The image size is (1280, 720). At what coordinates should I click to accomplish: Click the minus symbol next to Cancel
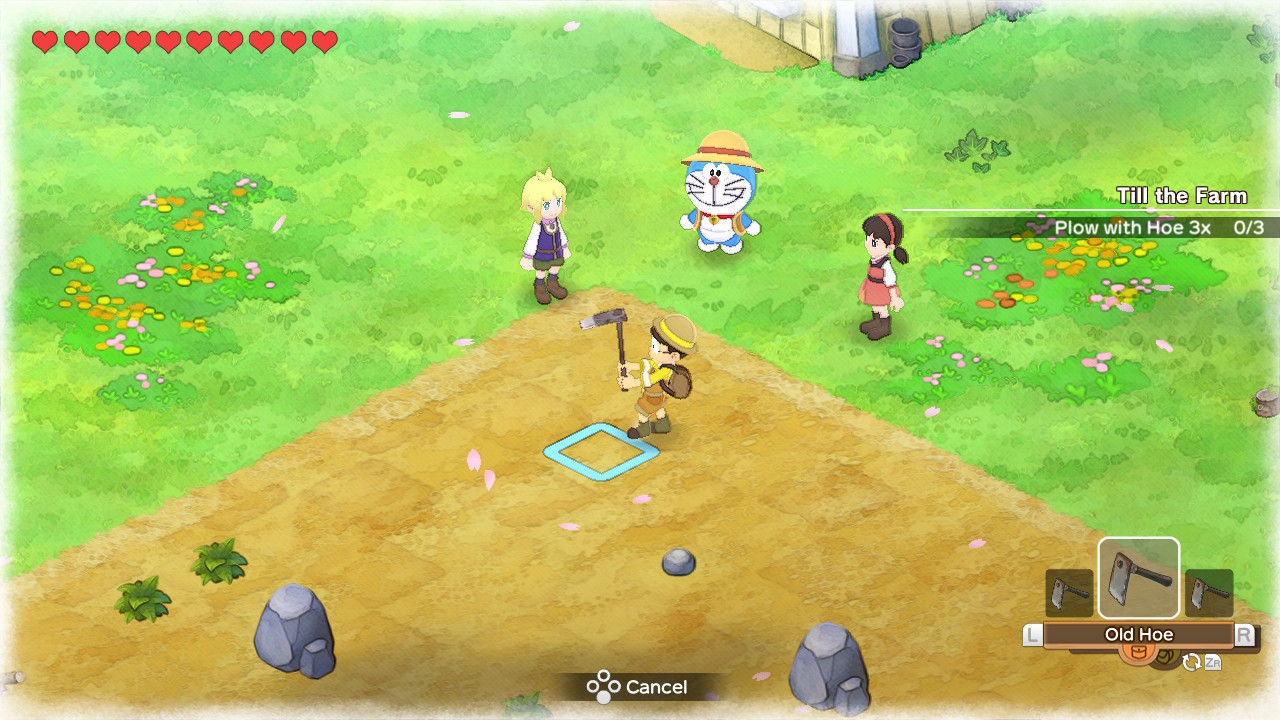(601, 687)
